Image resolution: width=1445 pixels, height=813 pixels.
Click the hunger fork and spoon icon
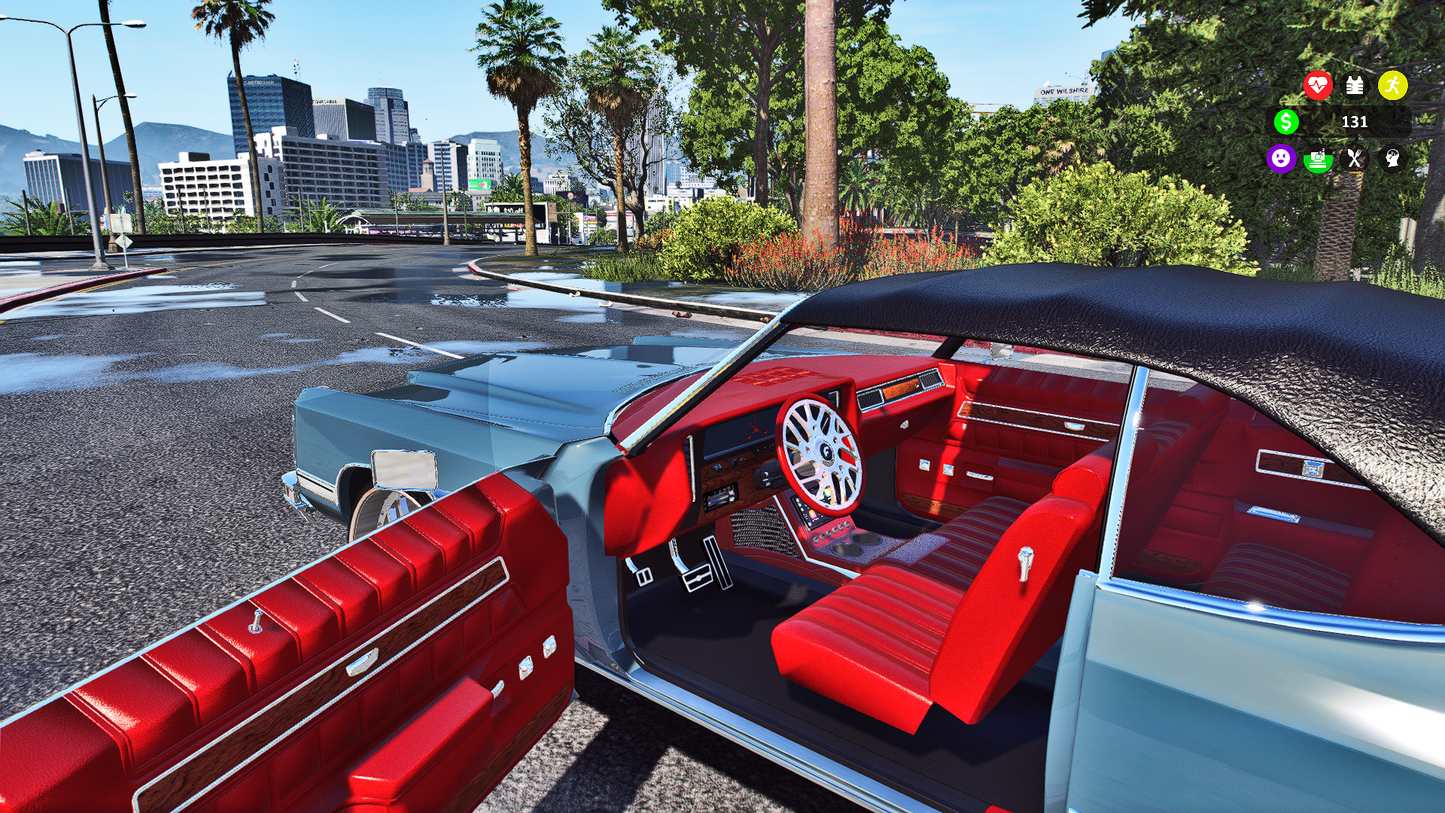click(1356, 160)
